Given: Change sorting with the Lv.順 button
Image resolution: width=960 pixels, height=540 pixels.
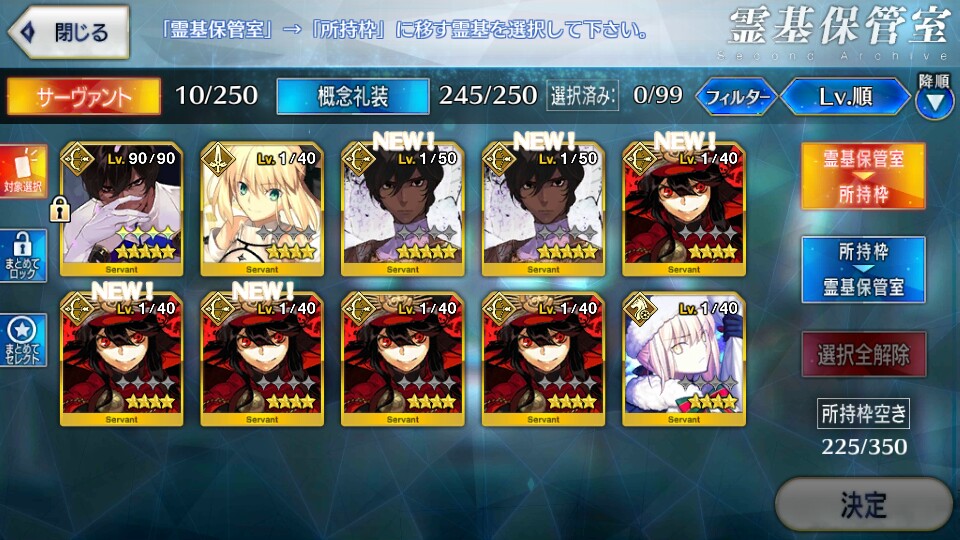Looking at the screenshot, I should (845, 97).
